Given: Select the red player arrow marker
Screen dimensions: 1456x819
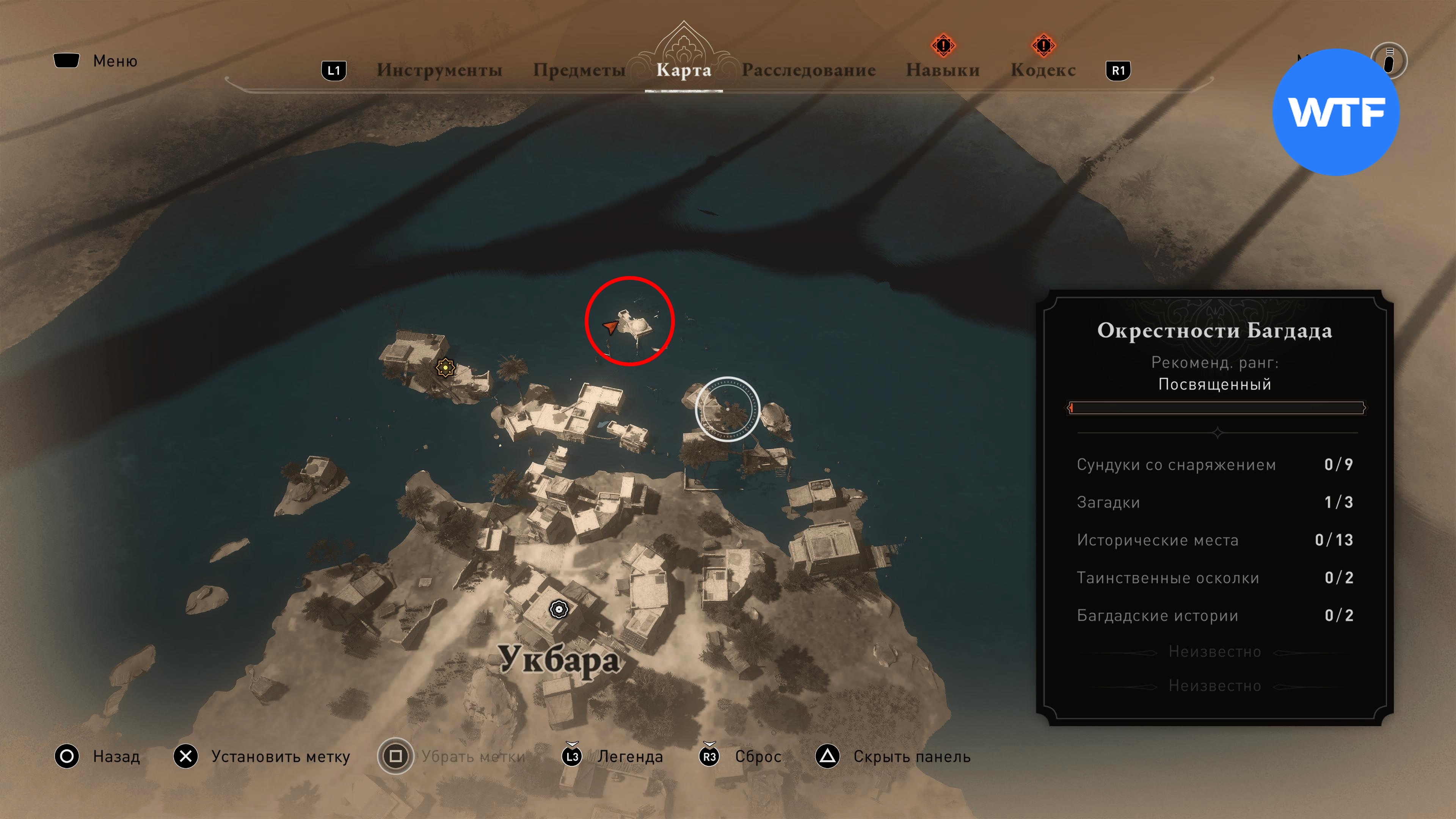Looking at the screenshot, I should click(x=610, y=326).
